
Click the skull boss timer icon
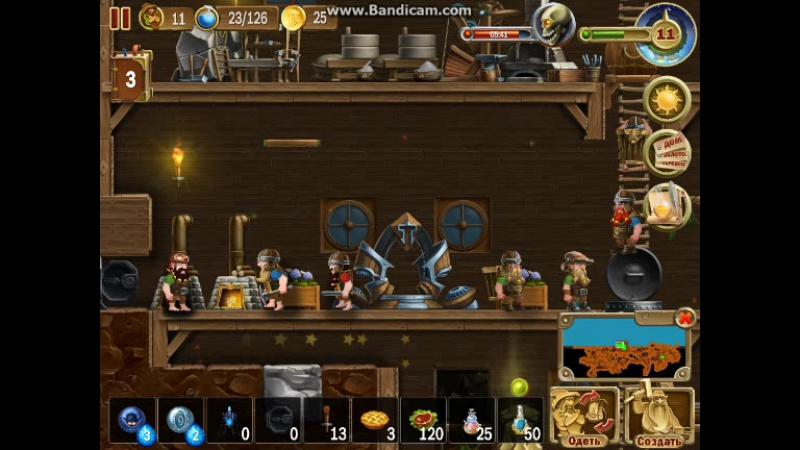[553, 24]
